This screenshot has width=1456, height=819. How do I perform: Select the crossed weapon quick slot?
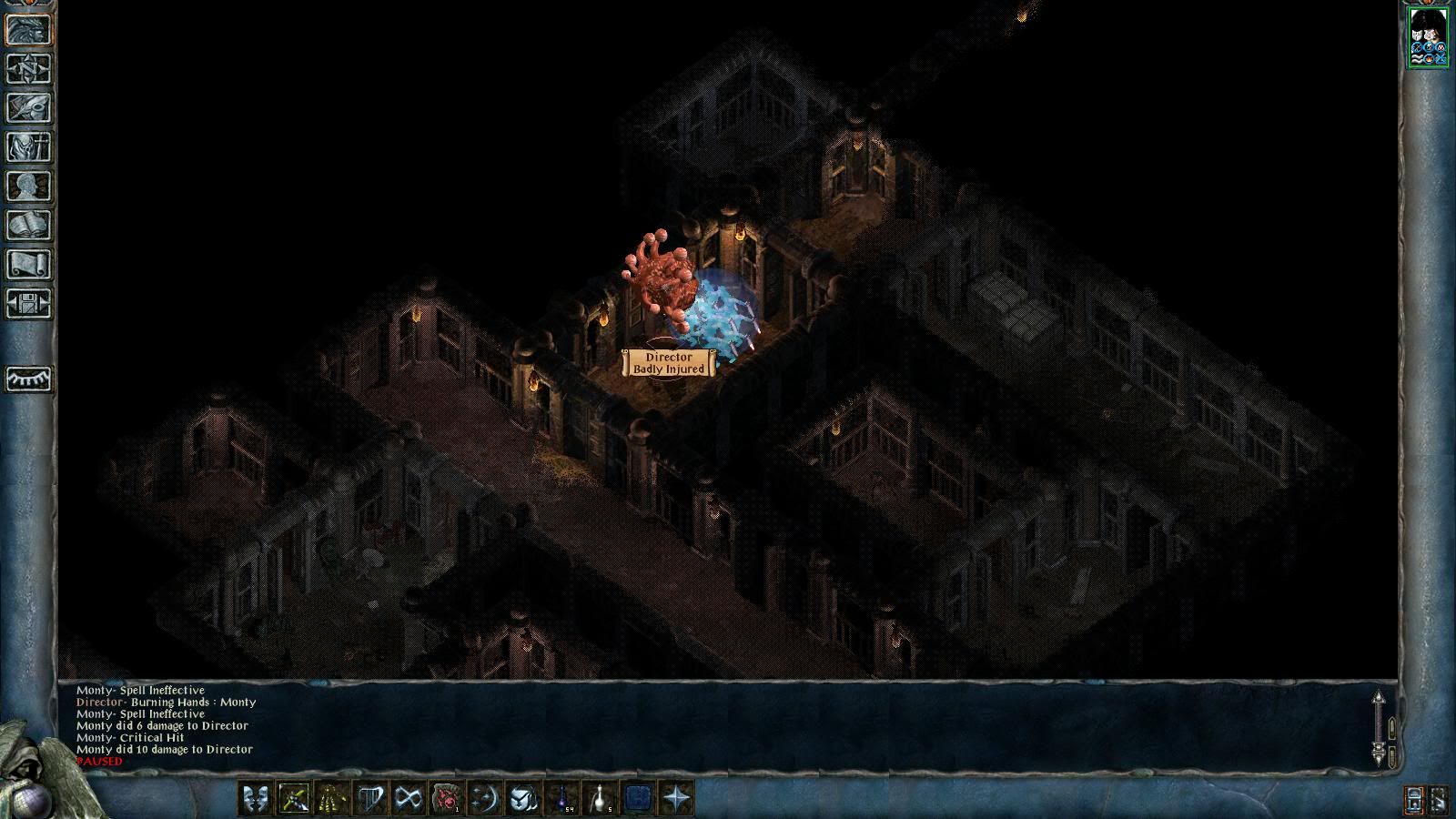click(293, 799)
